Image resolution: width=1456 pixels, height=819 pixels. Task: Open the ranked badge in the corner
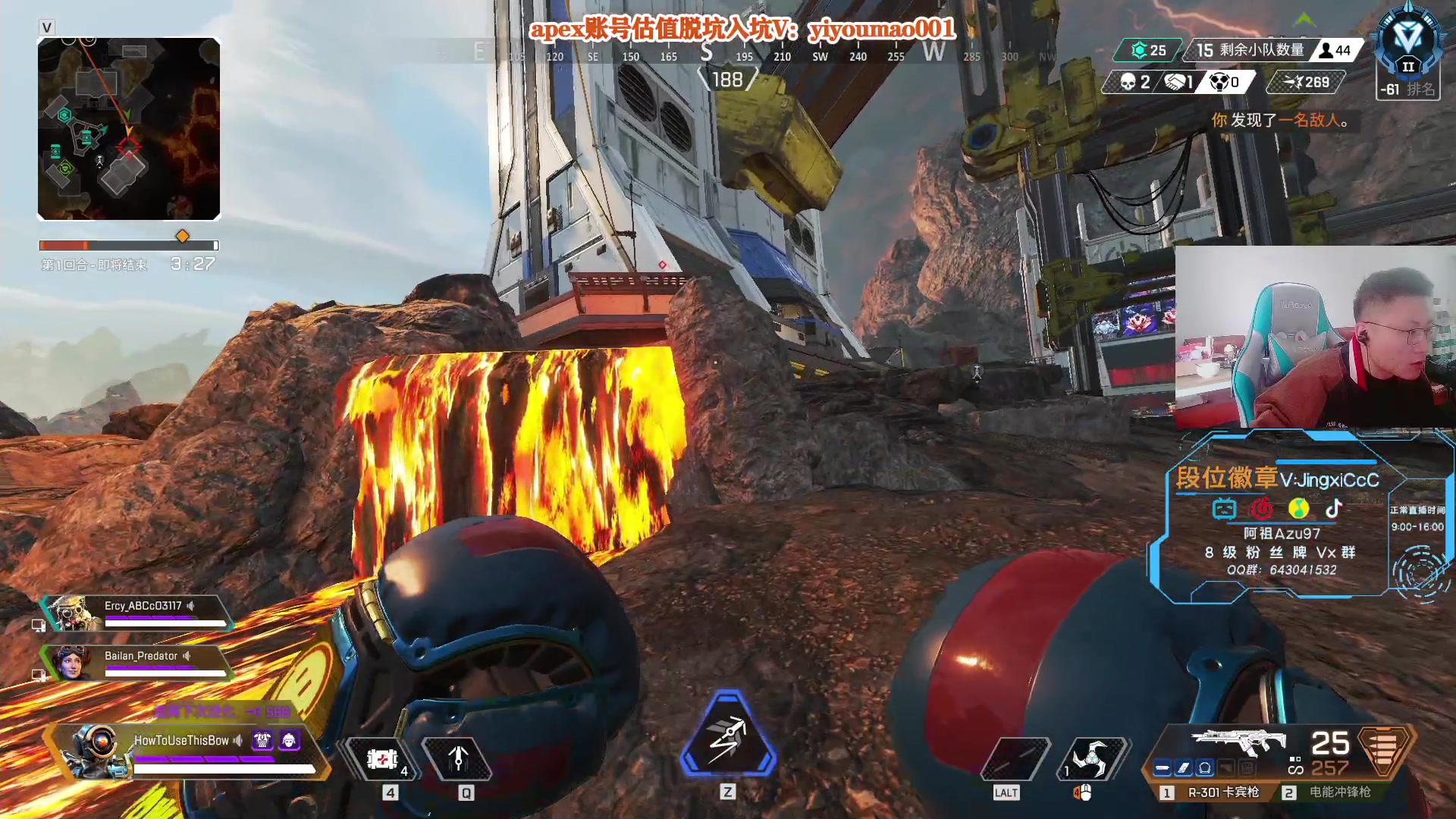1407,45
